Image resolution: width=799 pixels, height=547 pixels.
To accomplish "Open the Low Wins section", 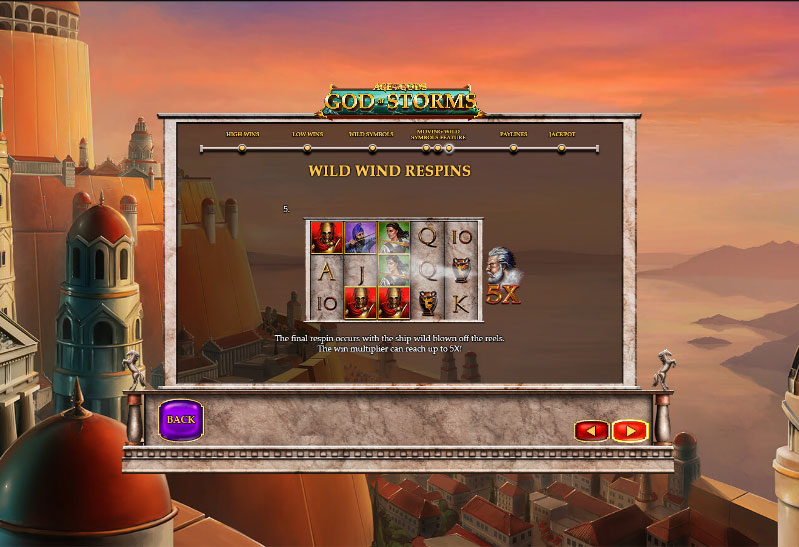I will 307,148.
